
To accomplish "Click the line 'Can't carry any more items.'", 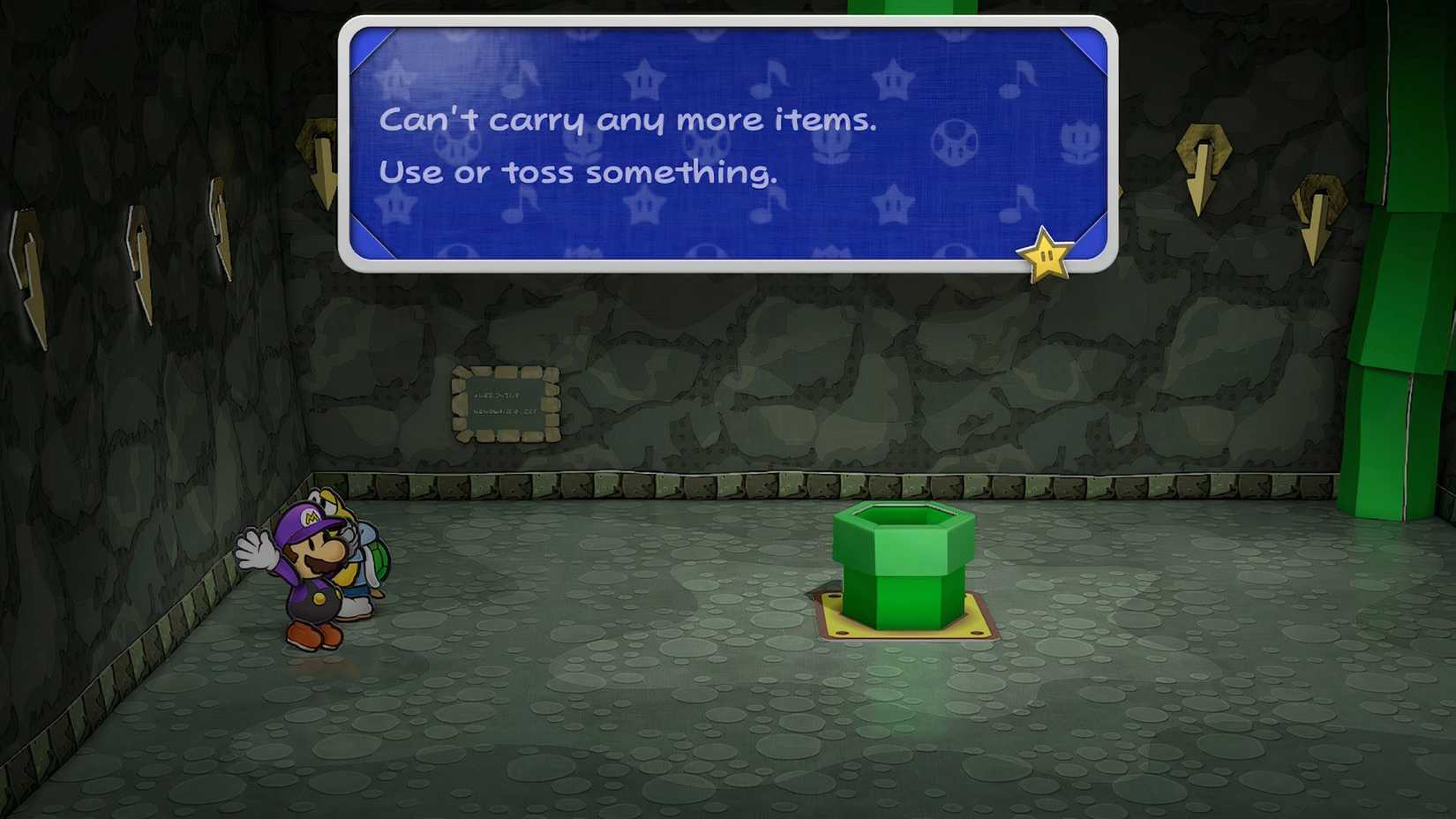I will (x=628, y=119).
